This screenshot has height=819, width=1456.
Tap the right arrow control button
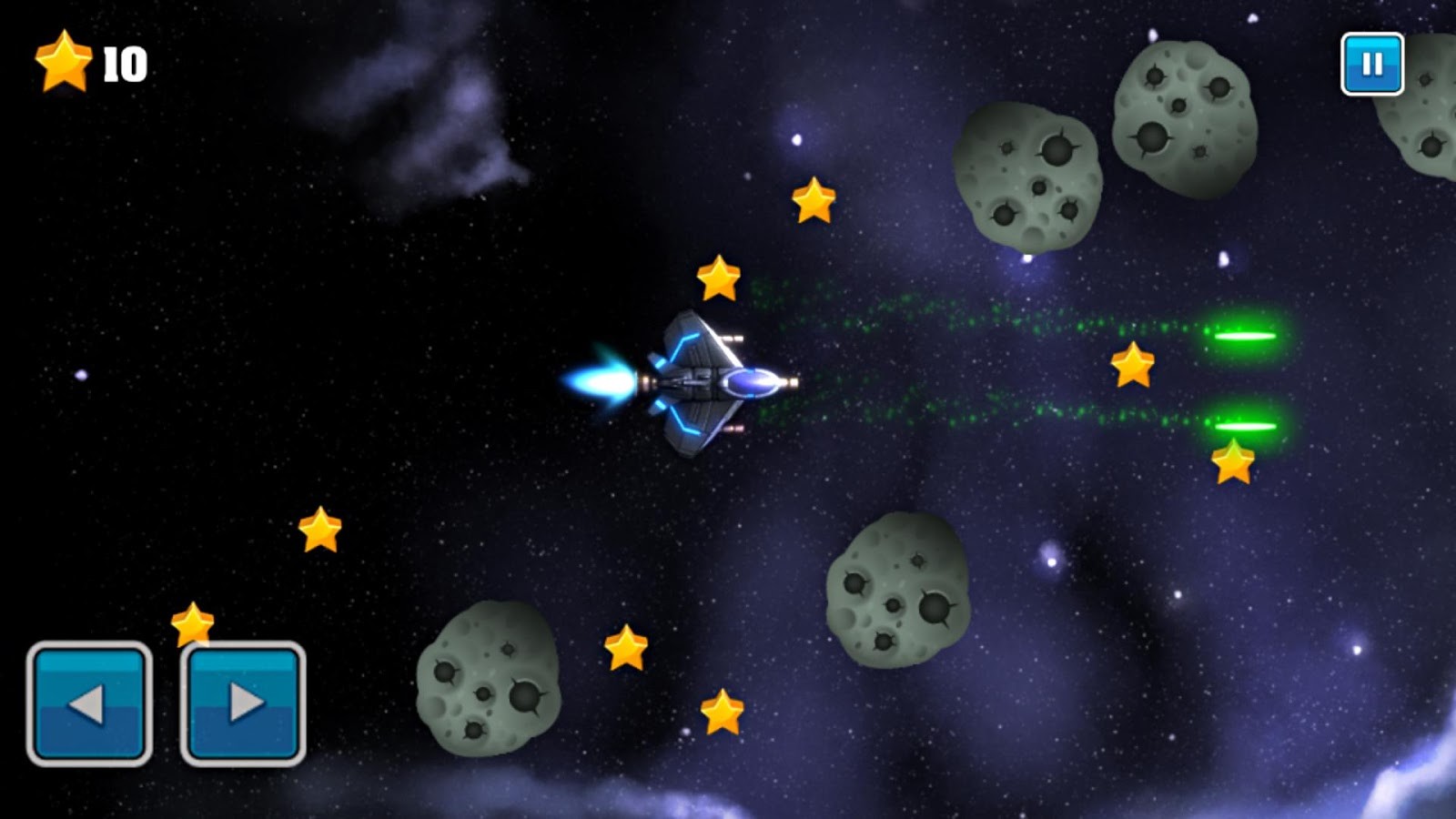pyautogui.click(x=243, y=703)
